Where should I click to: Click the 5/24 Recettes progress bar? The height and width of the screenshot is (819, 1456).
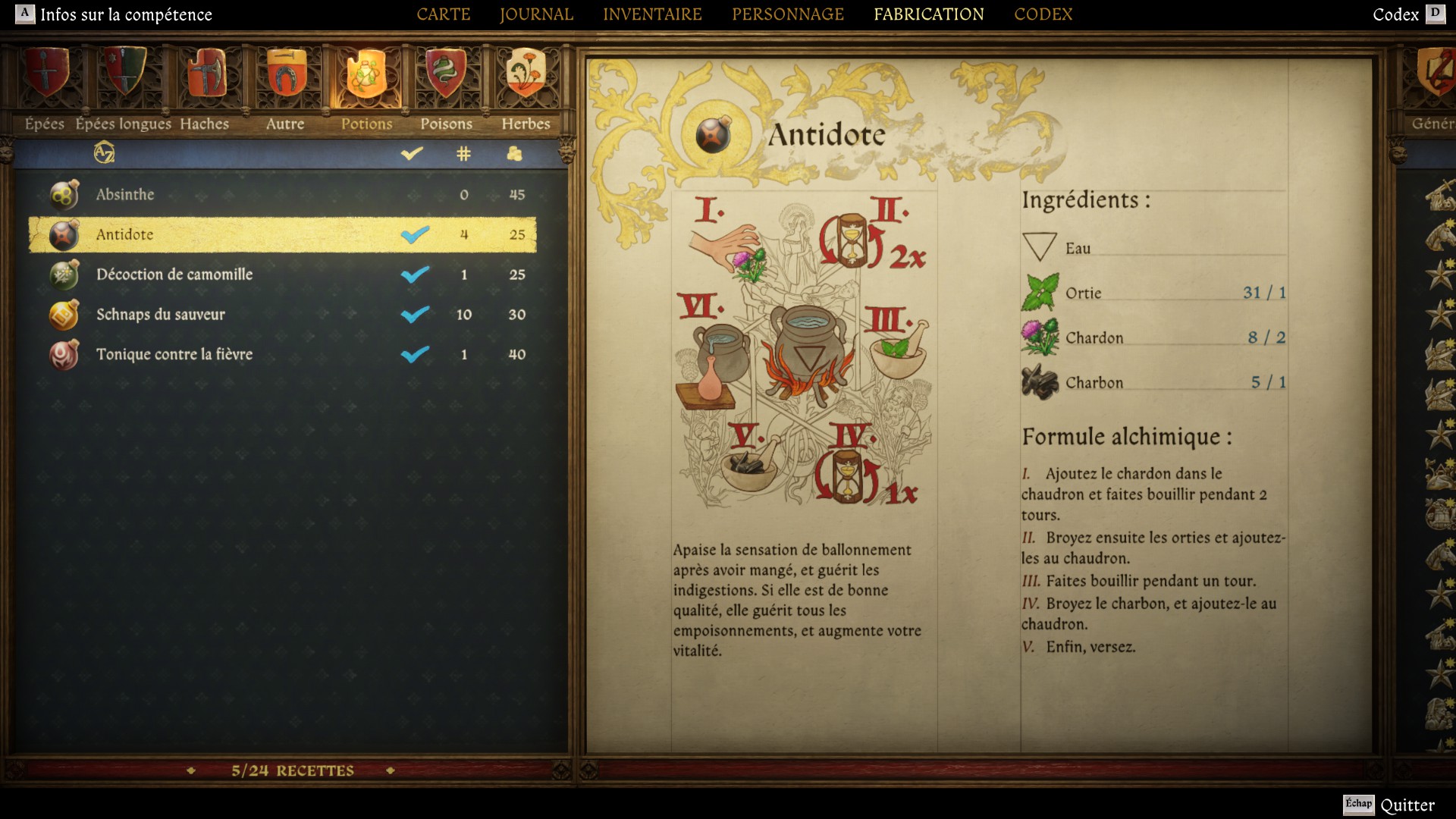pos(292,770)
